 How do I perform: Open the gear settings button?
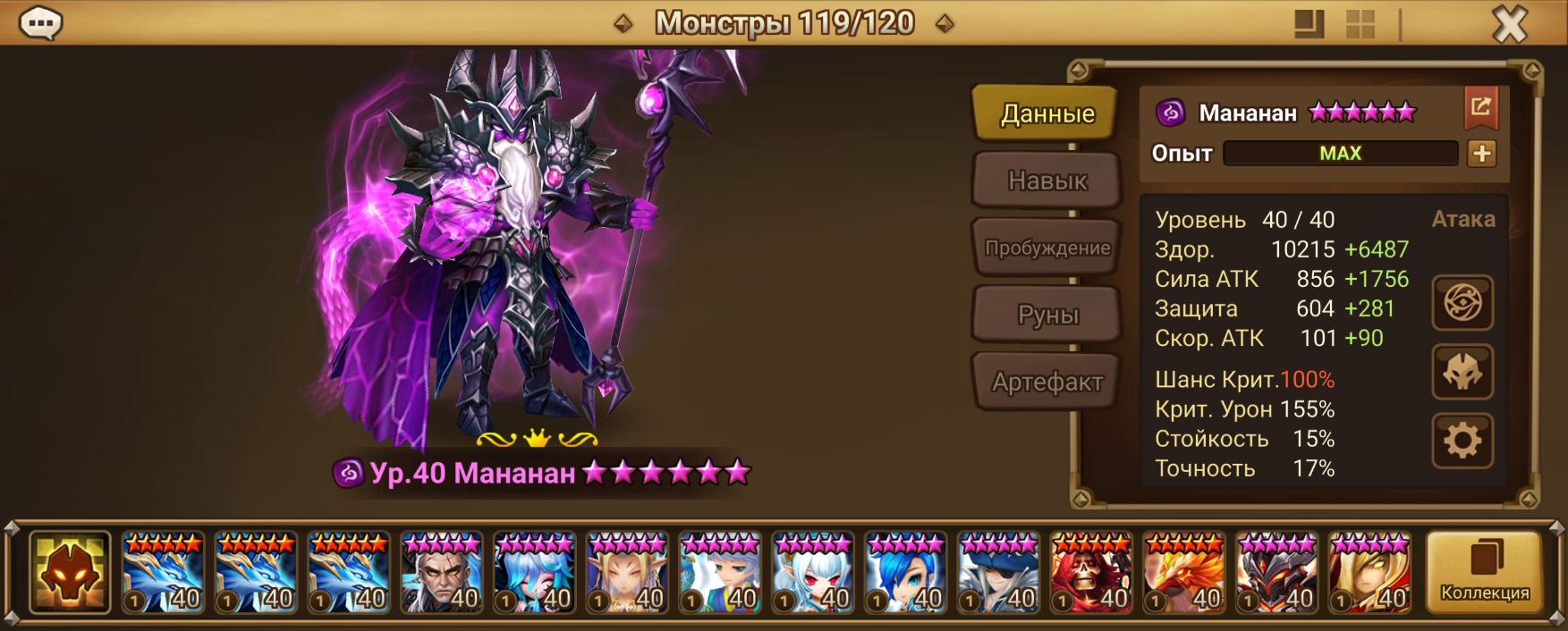pyautogui.click(x=1462, y=441)
